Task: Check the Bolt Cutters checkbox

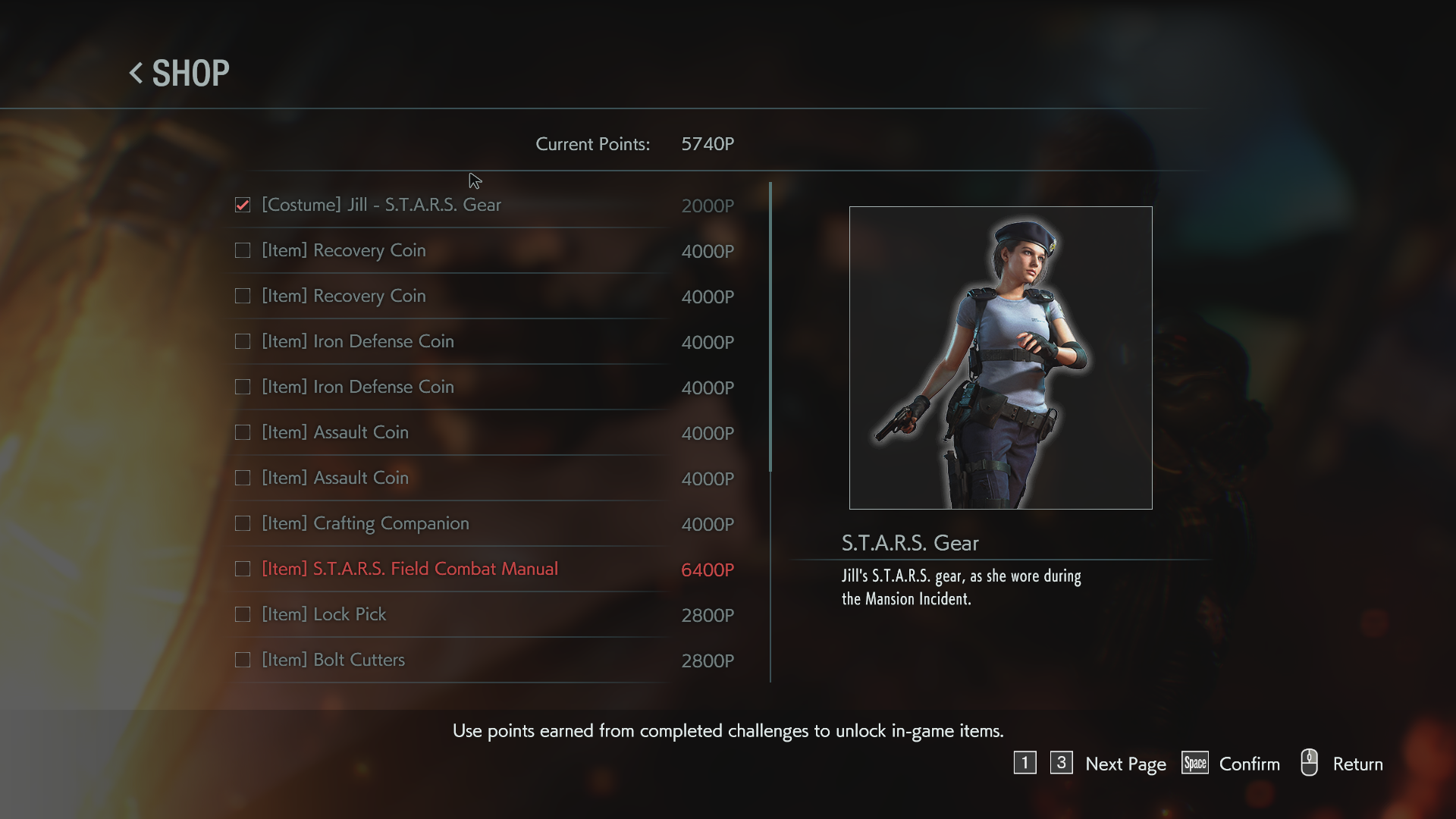Action: click(x=243, y=660)
